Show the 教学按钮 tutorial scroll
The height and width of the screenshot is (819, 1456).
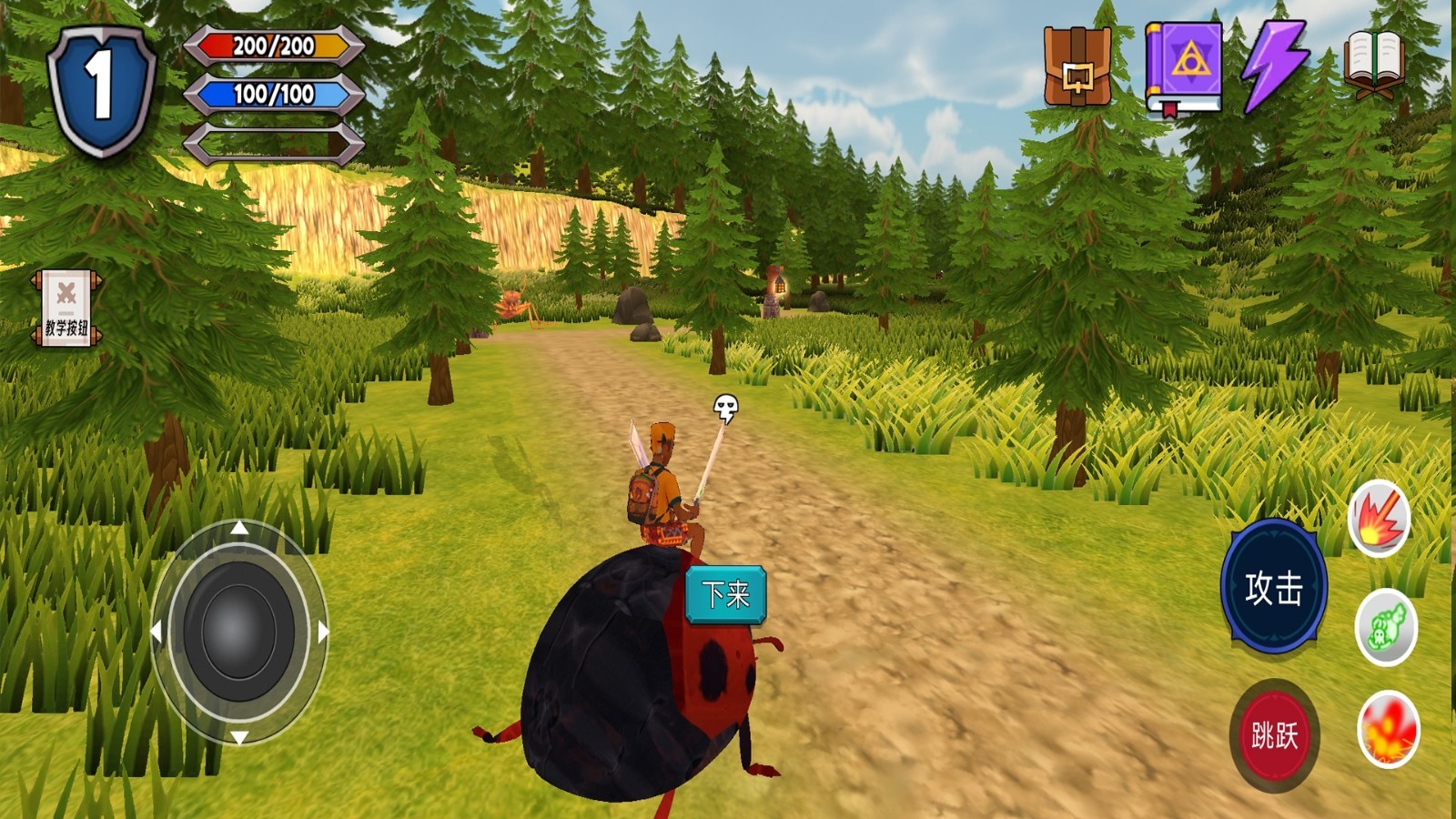coord(66,308)
